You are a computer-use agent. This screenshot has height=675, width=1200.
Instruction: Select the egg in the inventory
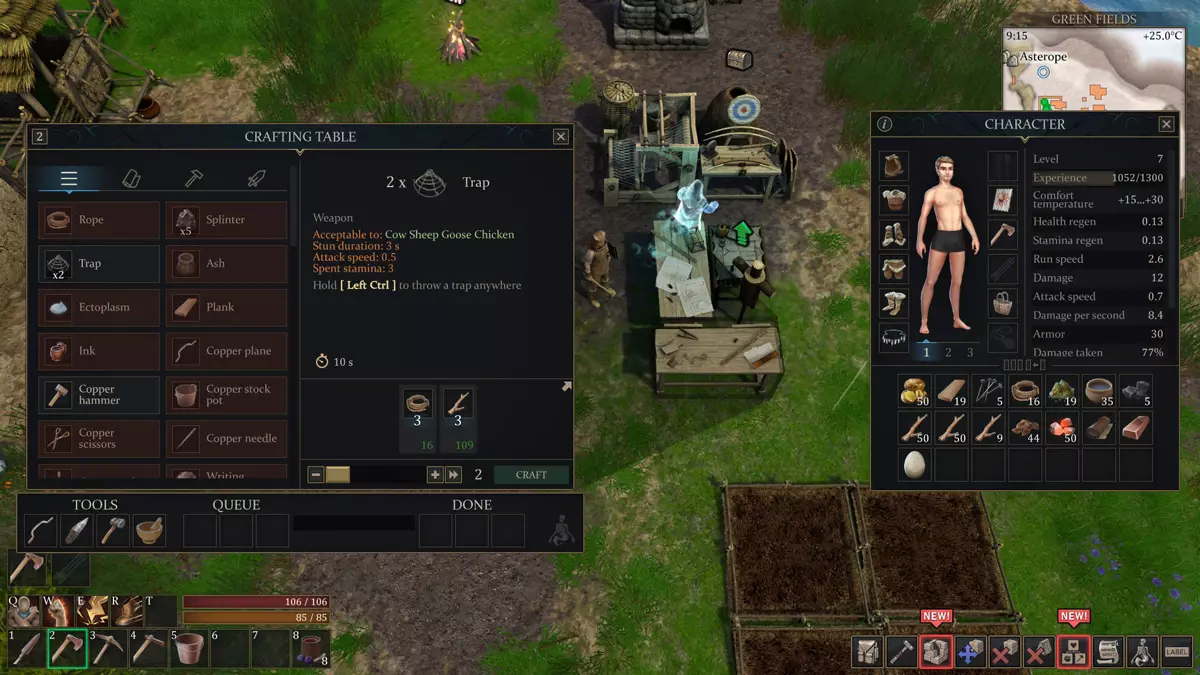point(916,464)
